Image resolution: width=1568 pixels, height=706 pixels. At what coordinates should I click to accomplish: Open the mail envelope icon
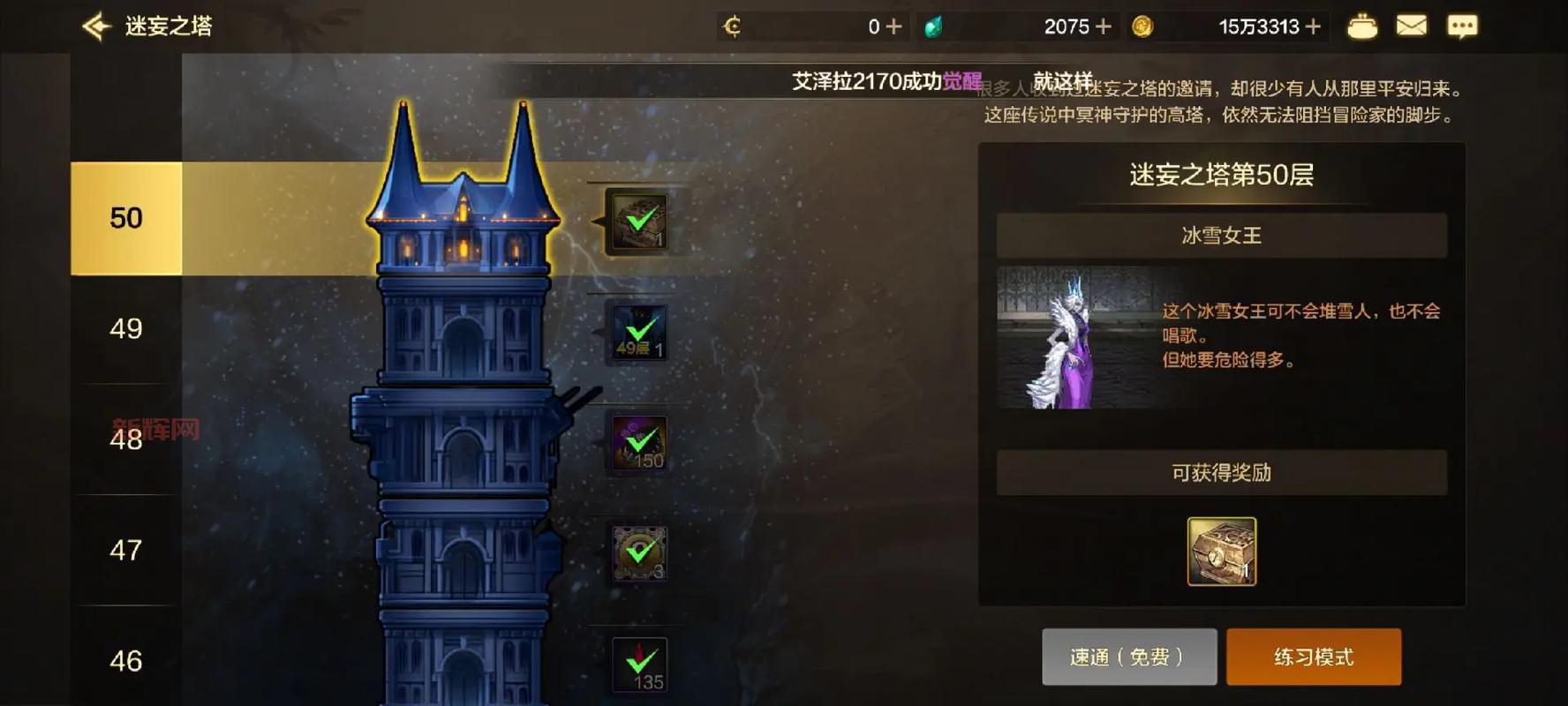tap(1411, 26)
